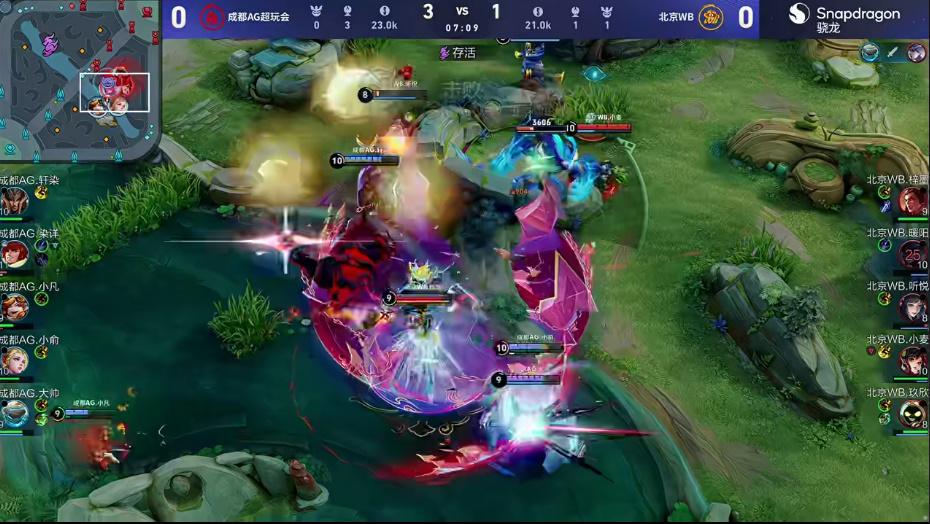
Task: Select player 成都AG.小俞's hero portrait
Action: pyautogui.click(x=14, y=360)
